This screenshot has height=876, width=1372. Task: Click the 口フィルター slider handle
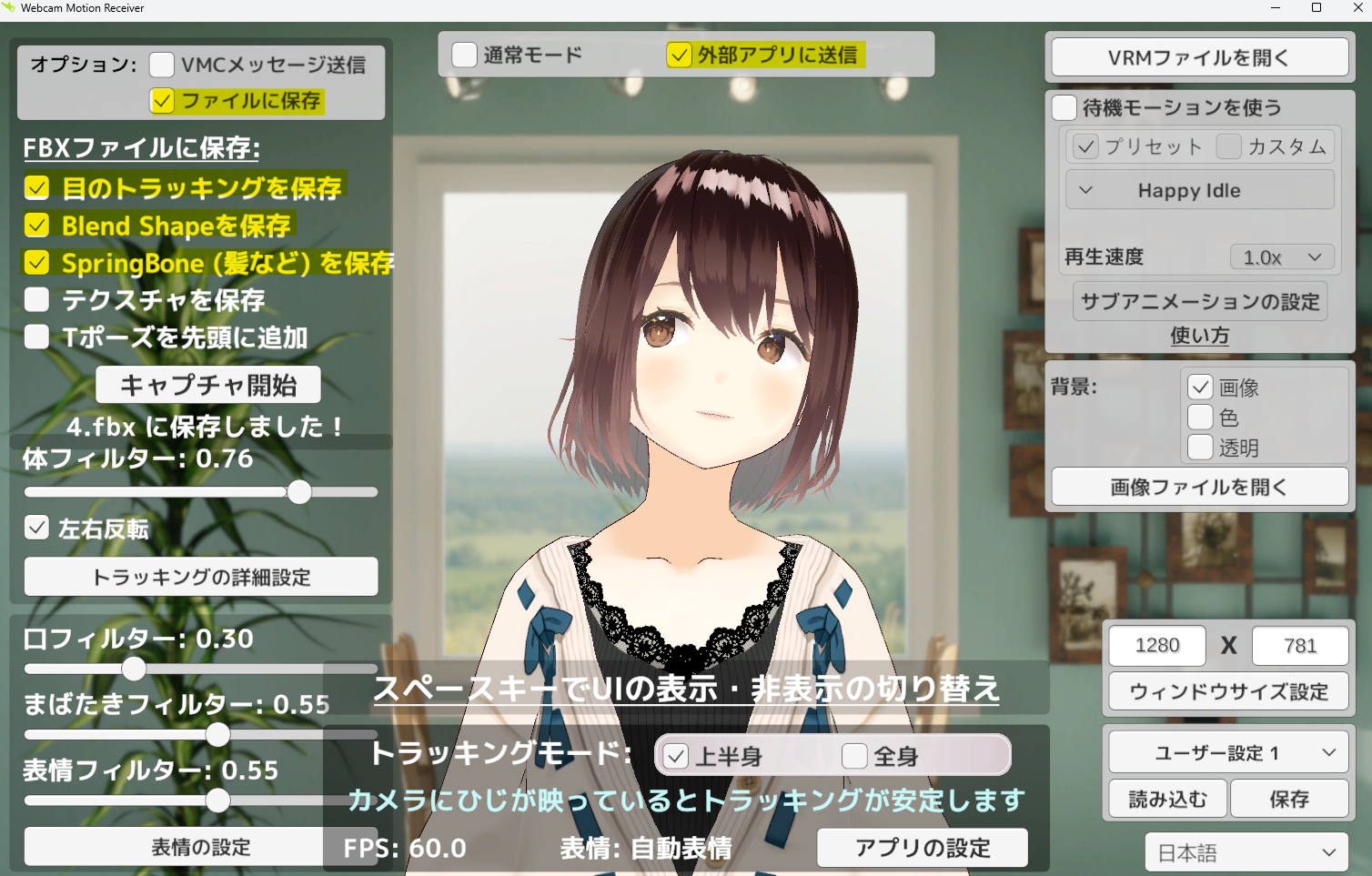(135, 669)
